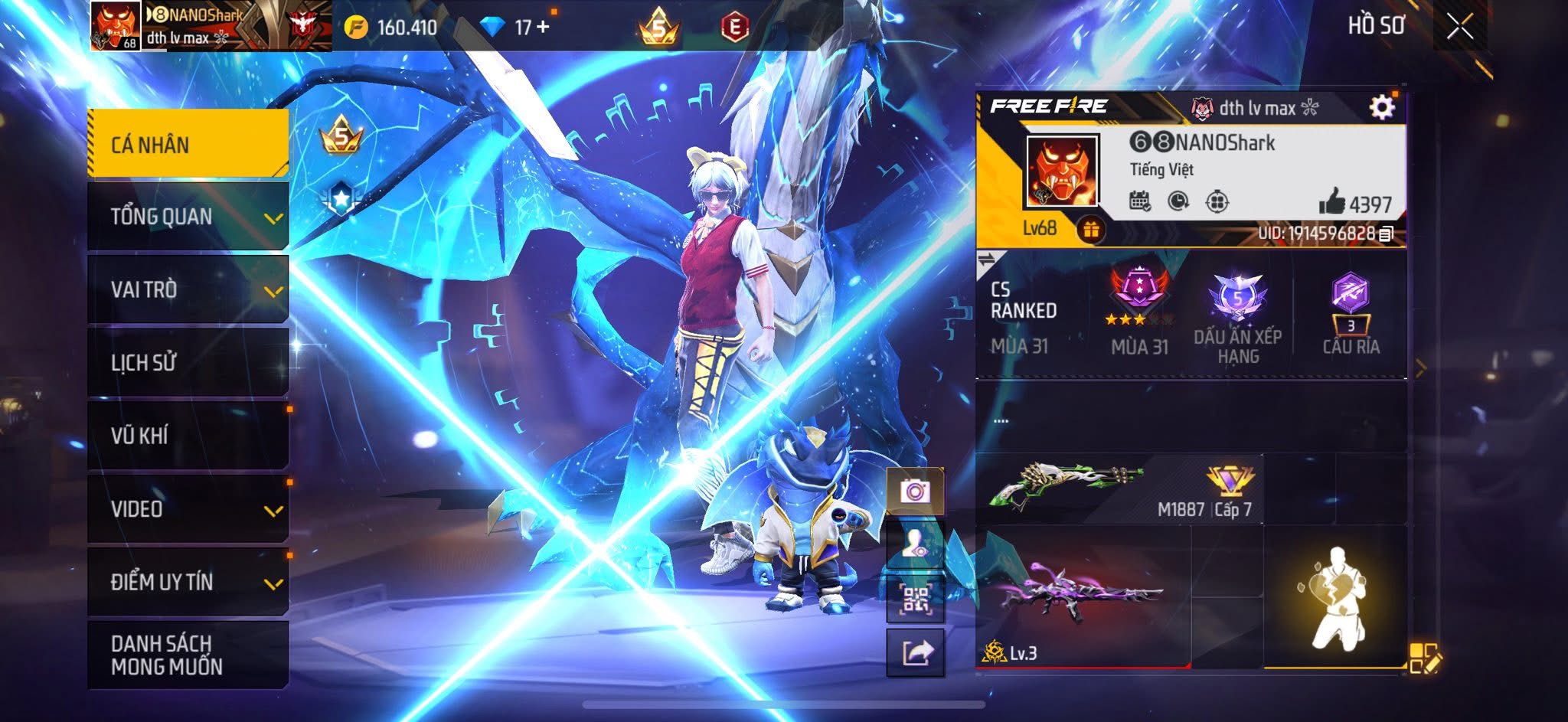The image size is (1568, 722).
Task: Show the profile QR code
Action: click(915, 599)
